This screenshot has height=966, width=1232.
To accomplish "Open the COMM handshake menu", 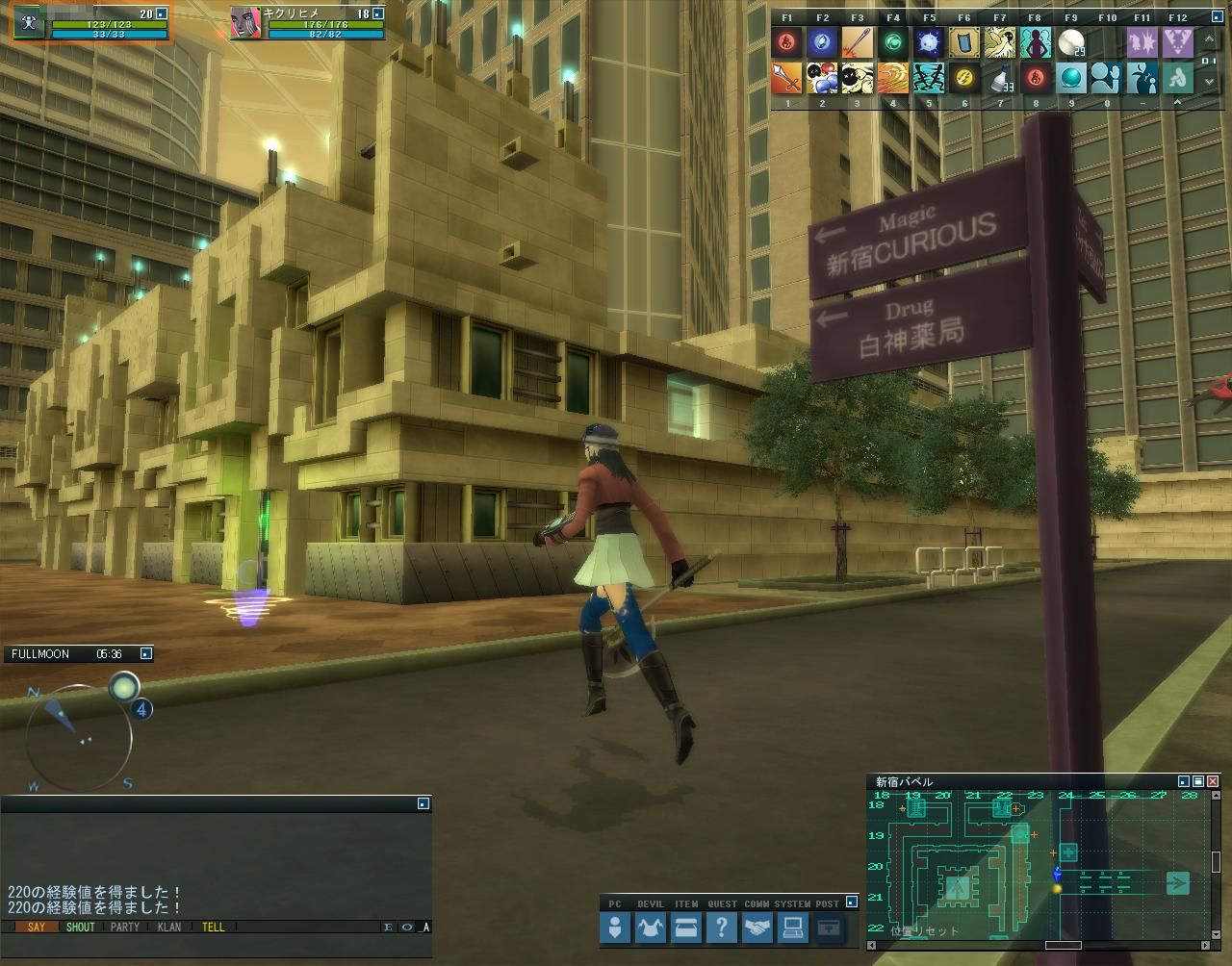I will point(757,928).
